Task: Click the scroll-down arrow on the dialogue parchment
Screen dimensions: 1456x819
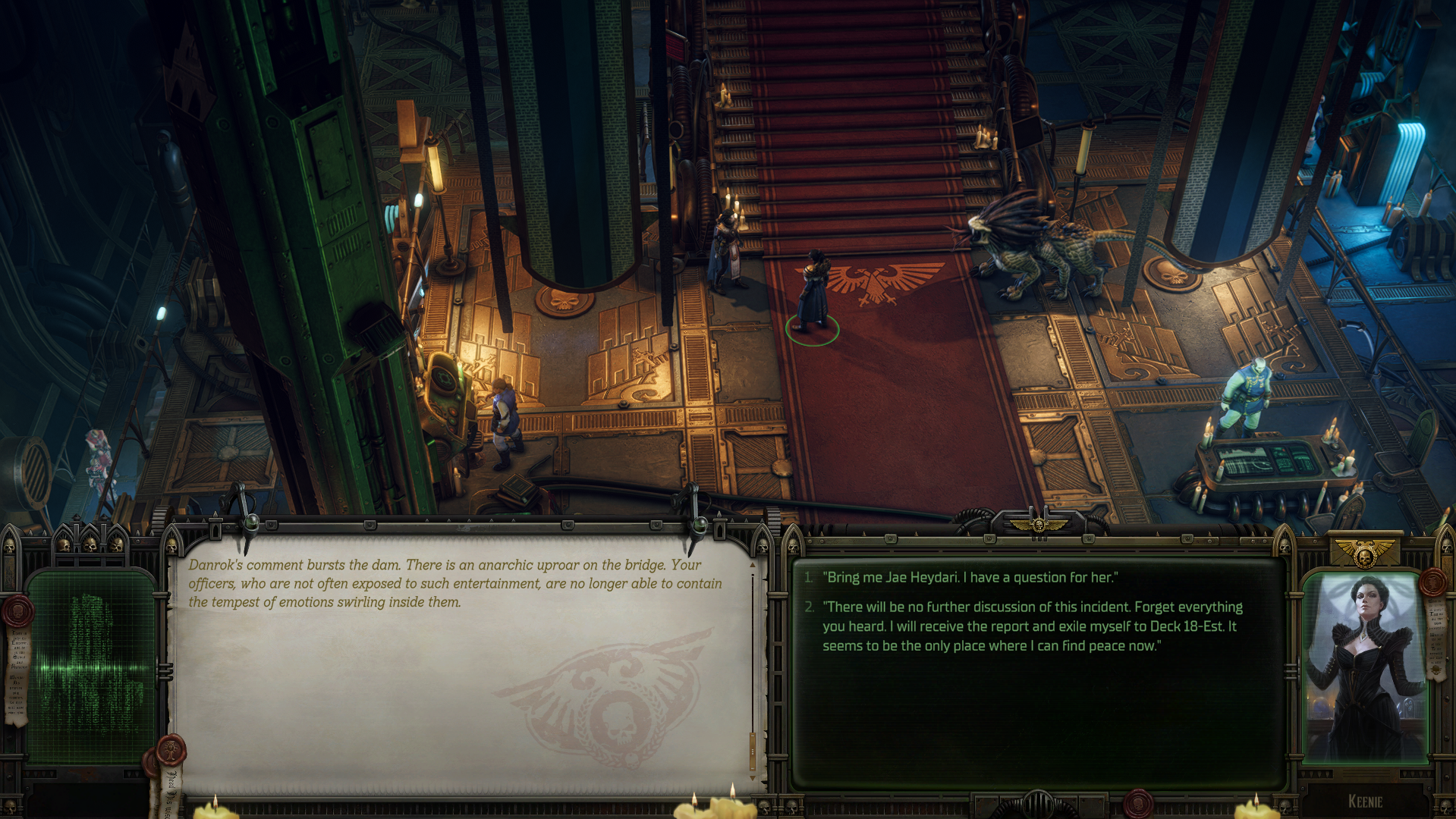Action: tap(753, 779)
